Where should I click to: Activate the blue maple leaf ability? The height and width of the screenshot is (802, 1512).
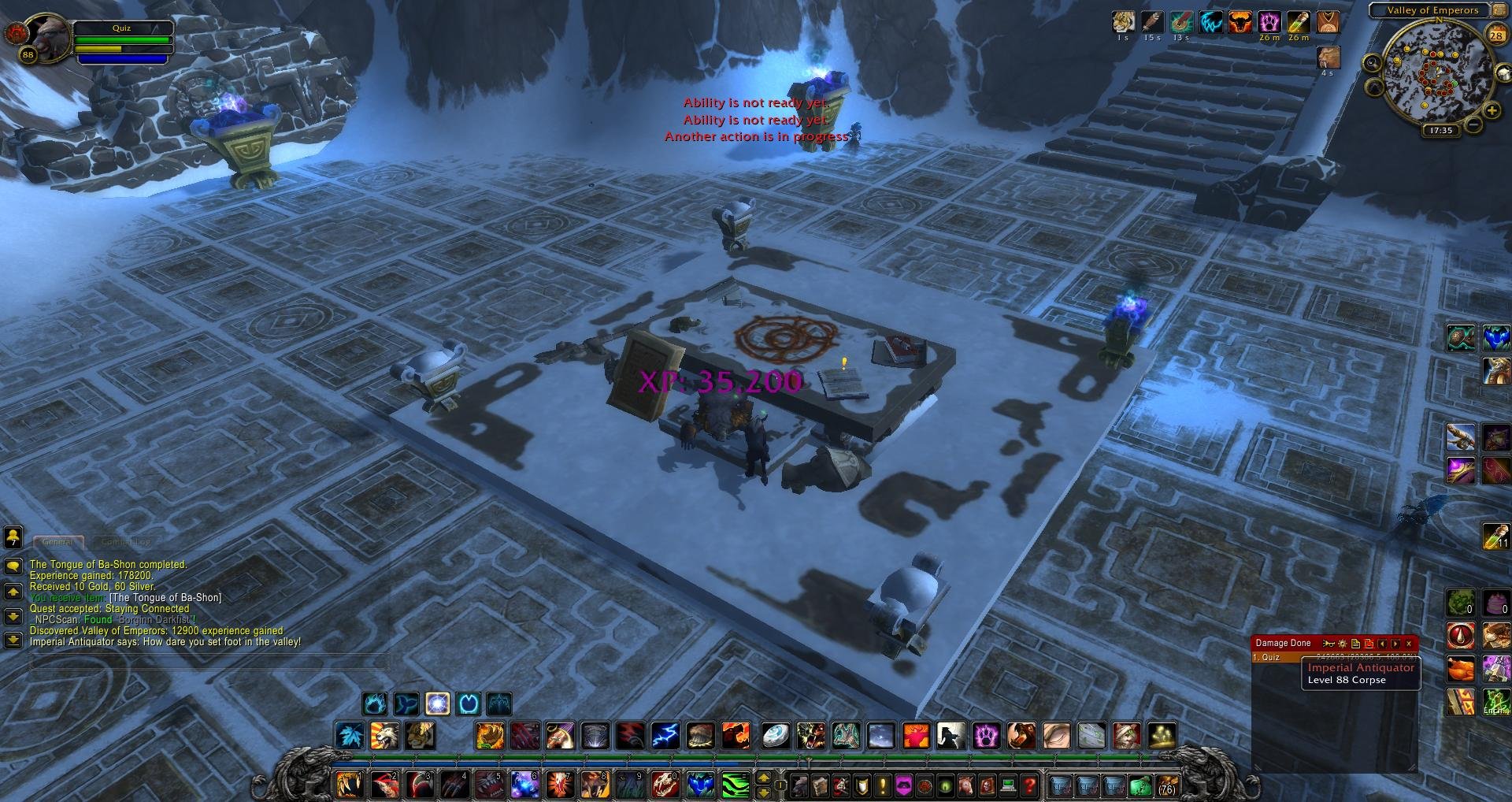(349, 736)
